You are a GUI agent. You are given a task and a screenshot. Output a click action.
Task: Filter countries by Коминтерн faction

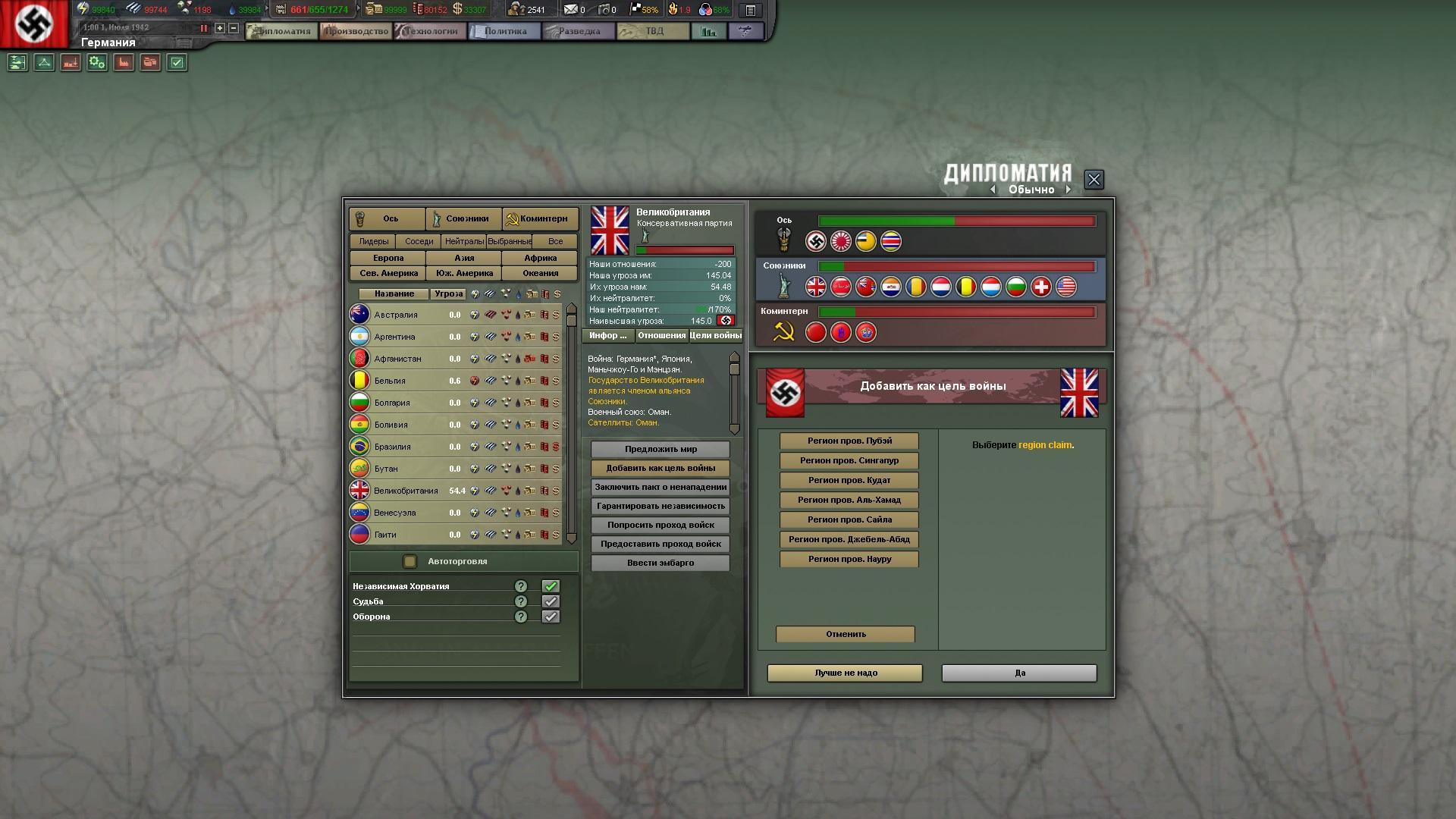coord(541,218)
